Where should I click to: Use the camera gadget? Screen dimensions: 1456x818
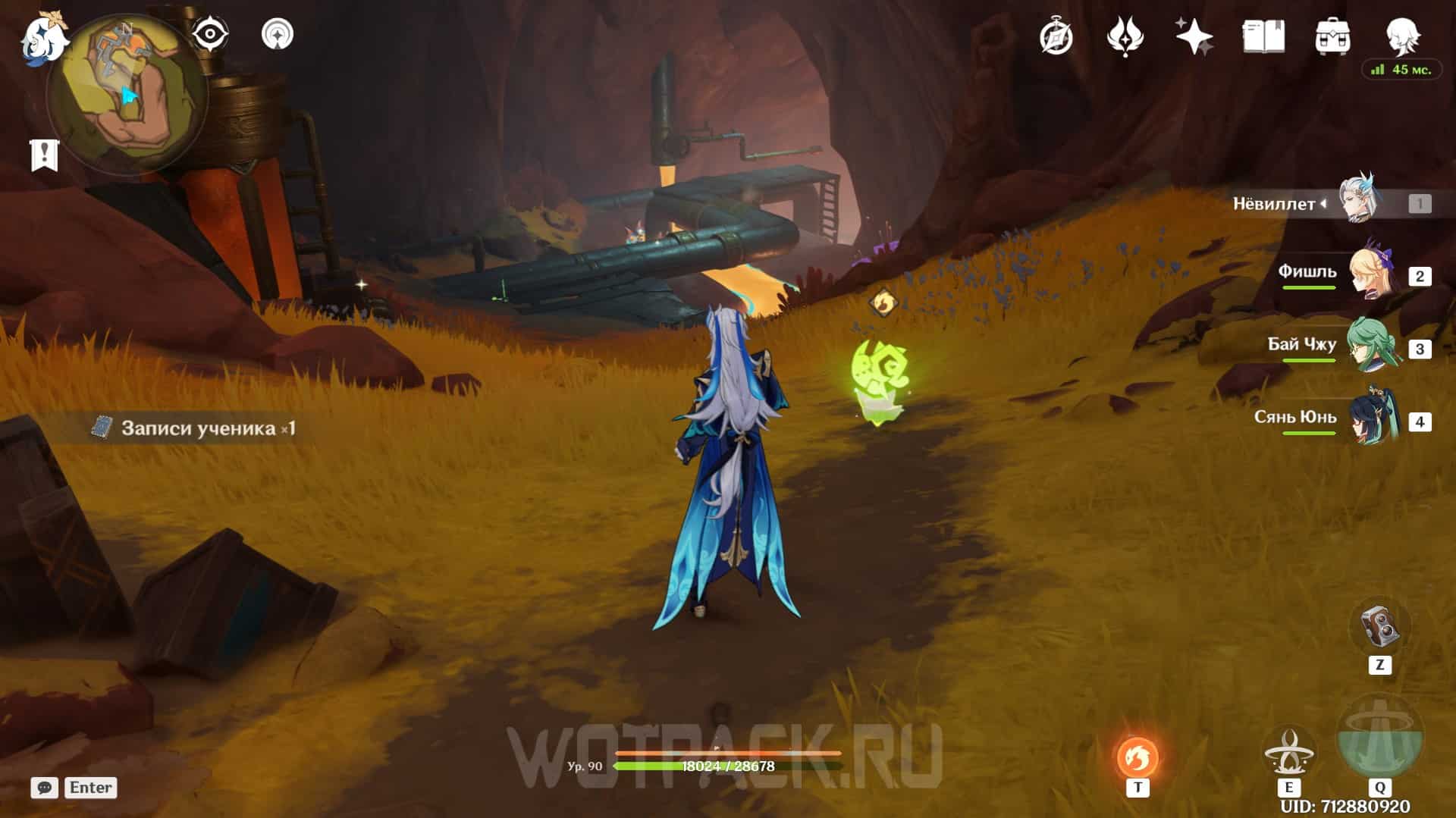click(1379, 628)
